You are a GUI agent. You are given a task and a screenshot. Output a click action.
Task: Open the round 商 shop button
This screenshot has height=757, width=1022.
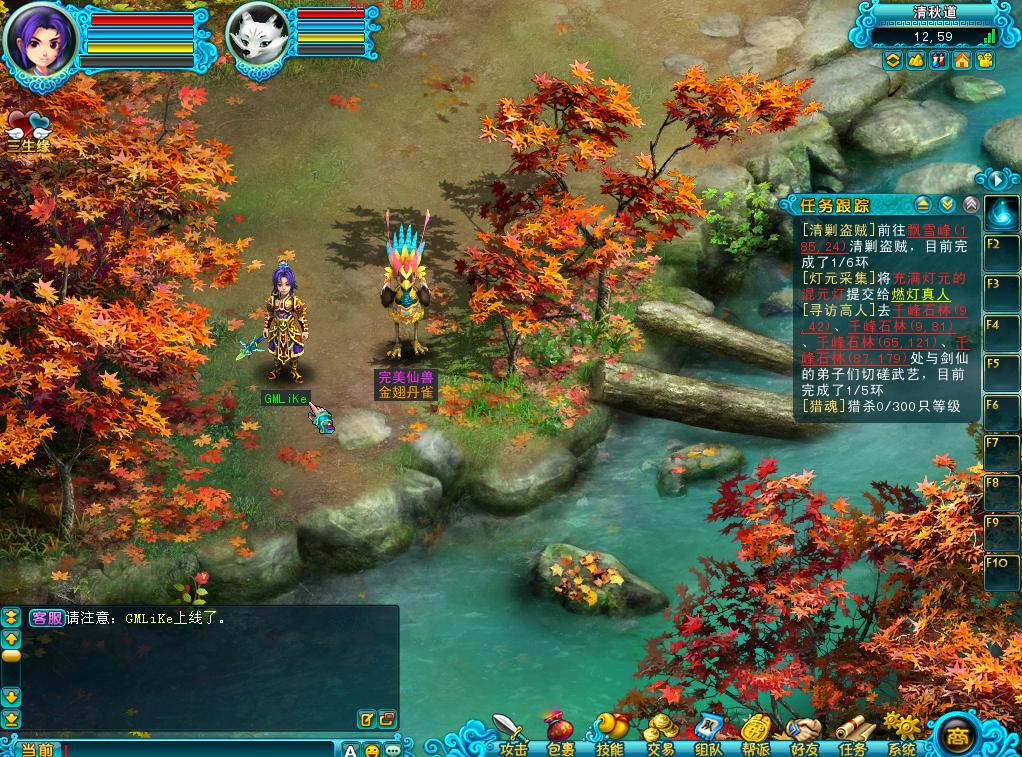[x=959, y=735]
